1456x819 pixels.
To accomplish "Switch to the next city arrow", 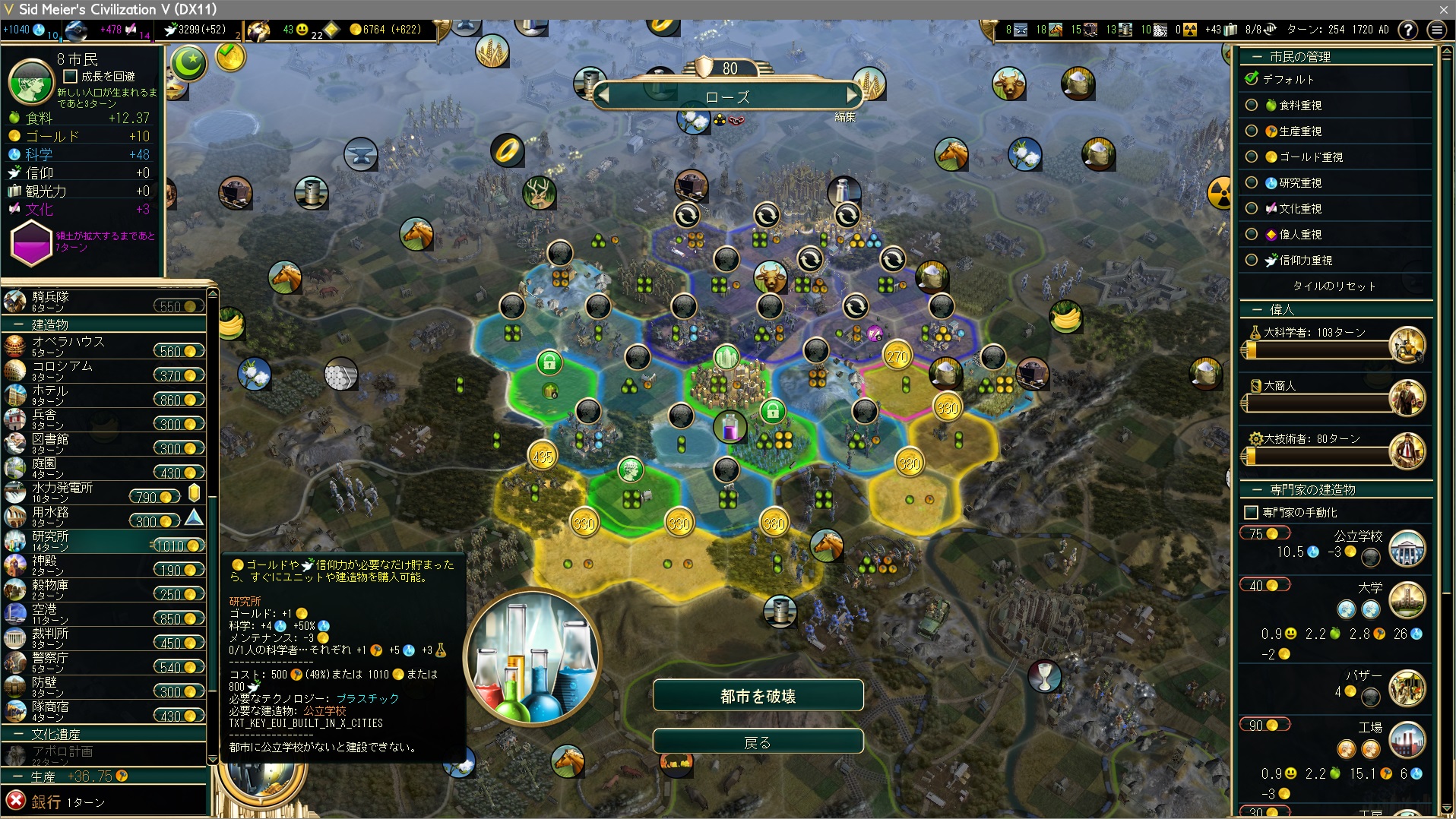I will click(x=853, y=96).
